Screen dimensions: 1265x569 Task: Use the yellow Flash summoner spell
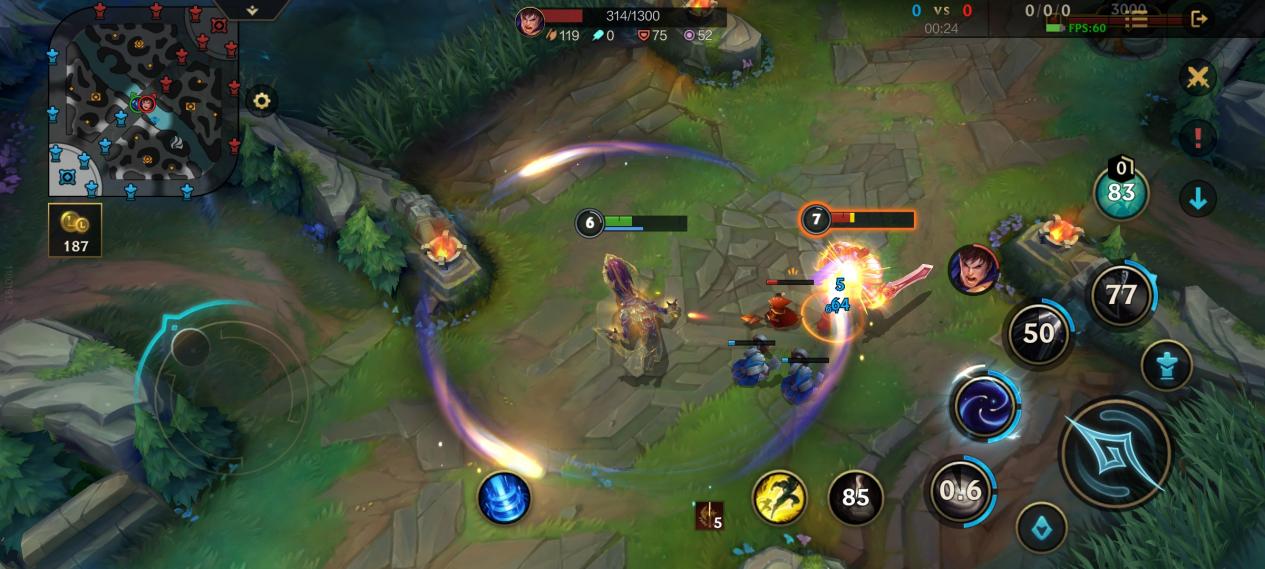coord(779,497)
